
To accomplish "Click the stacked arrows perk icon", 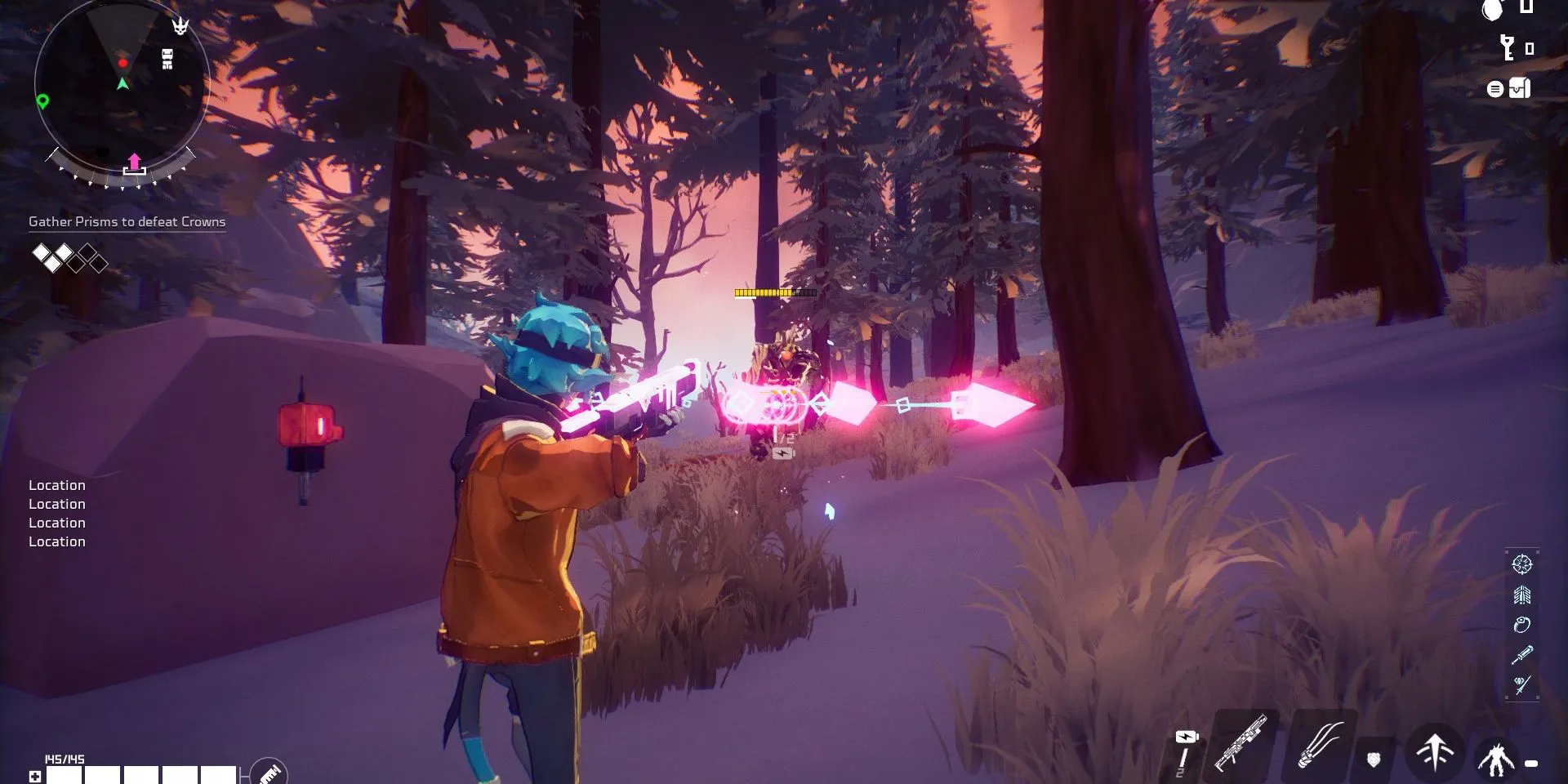I will pos(1521,595).
